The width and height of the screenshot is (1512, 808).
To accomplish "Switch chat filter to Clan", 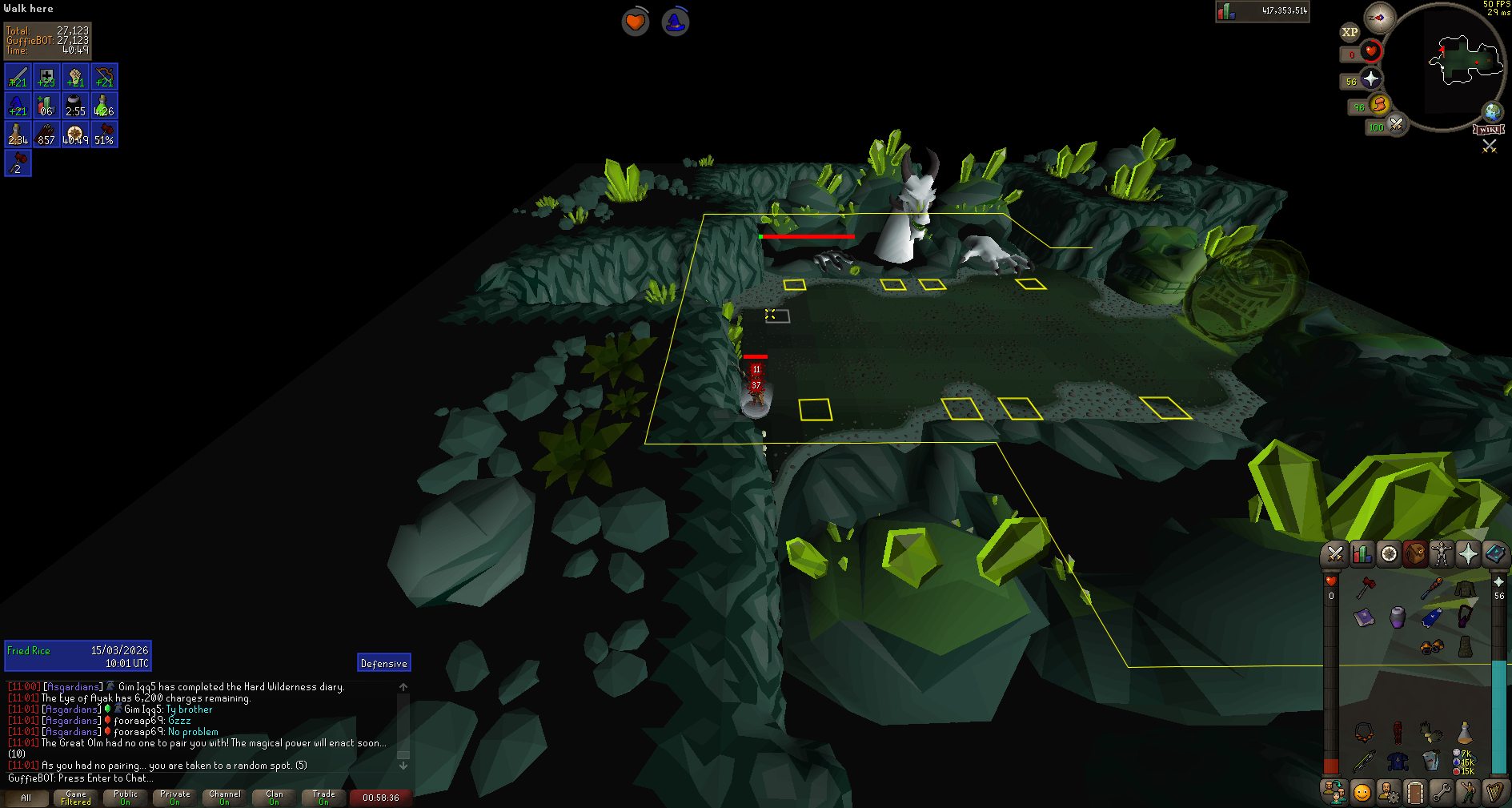I will [x=274, y=798].
